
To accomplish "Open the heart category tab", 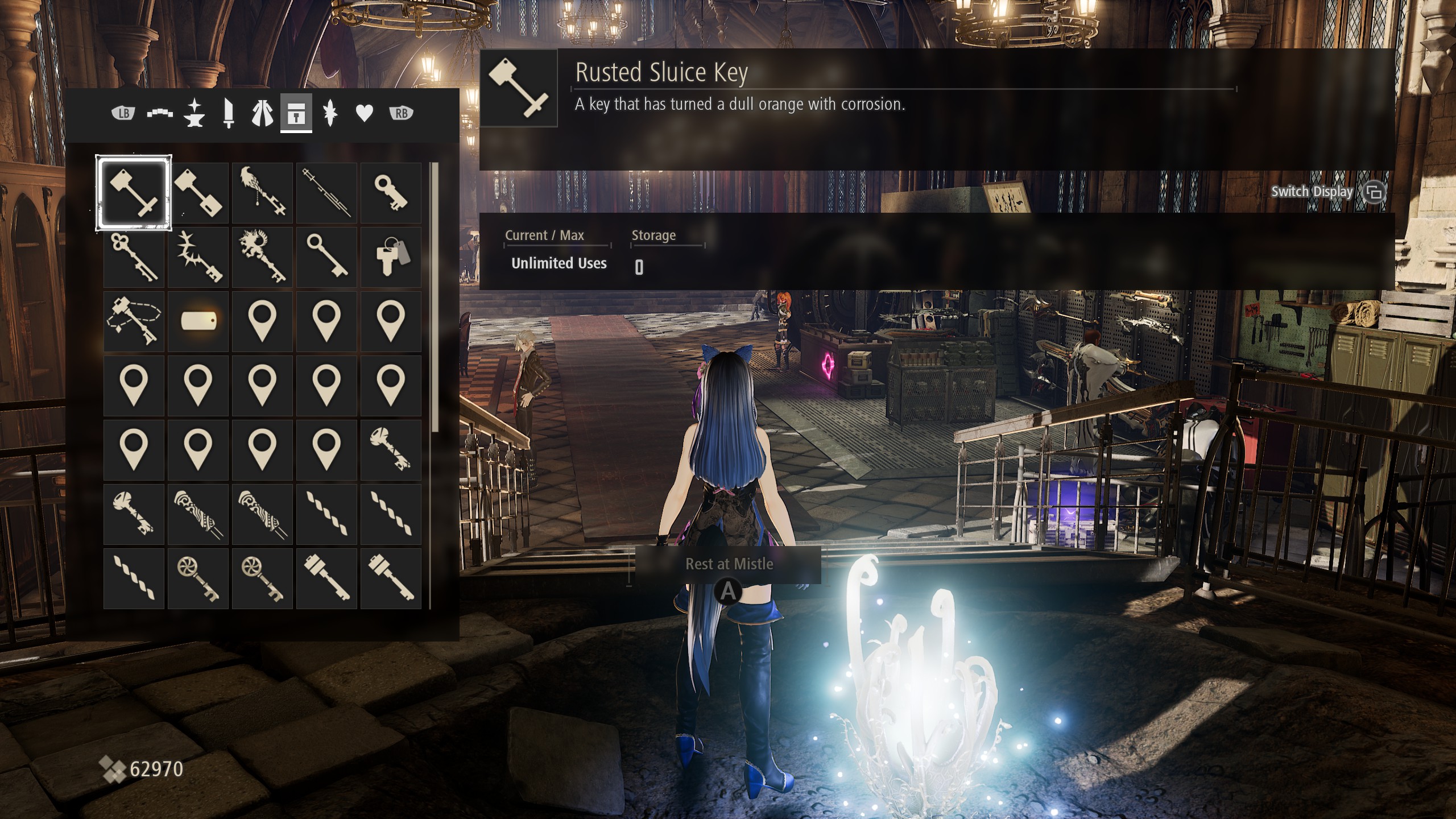I will point(364,113).
